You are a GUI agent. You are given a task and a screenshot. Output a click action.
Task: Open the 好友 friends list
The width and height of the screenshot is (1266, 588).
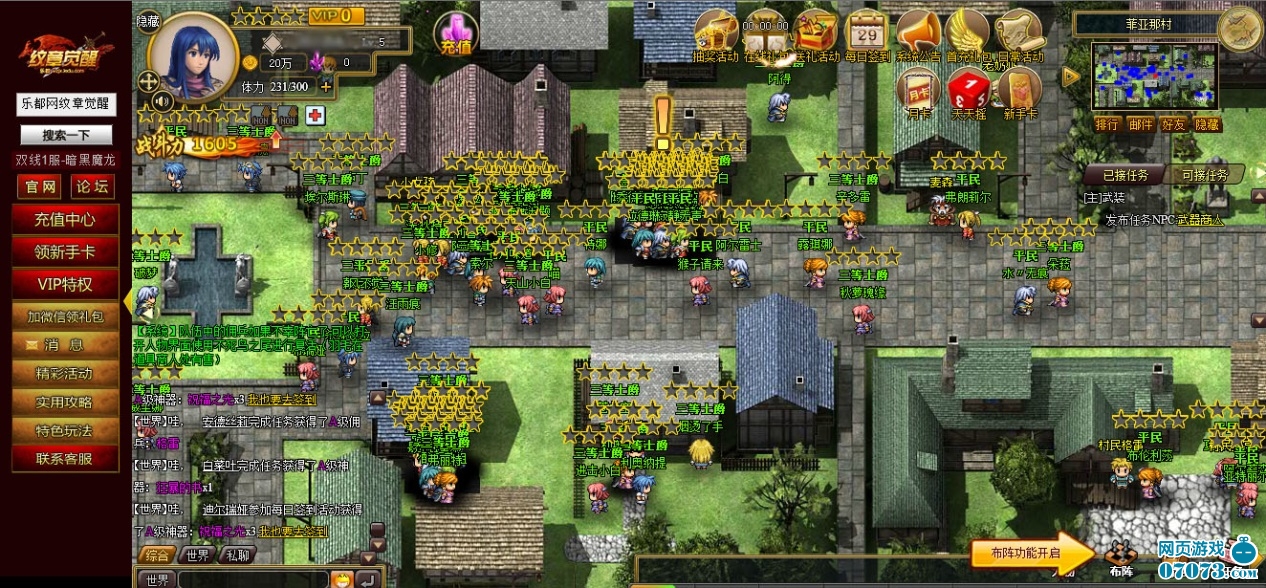tap(1173, 125)
